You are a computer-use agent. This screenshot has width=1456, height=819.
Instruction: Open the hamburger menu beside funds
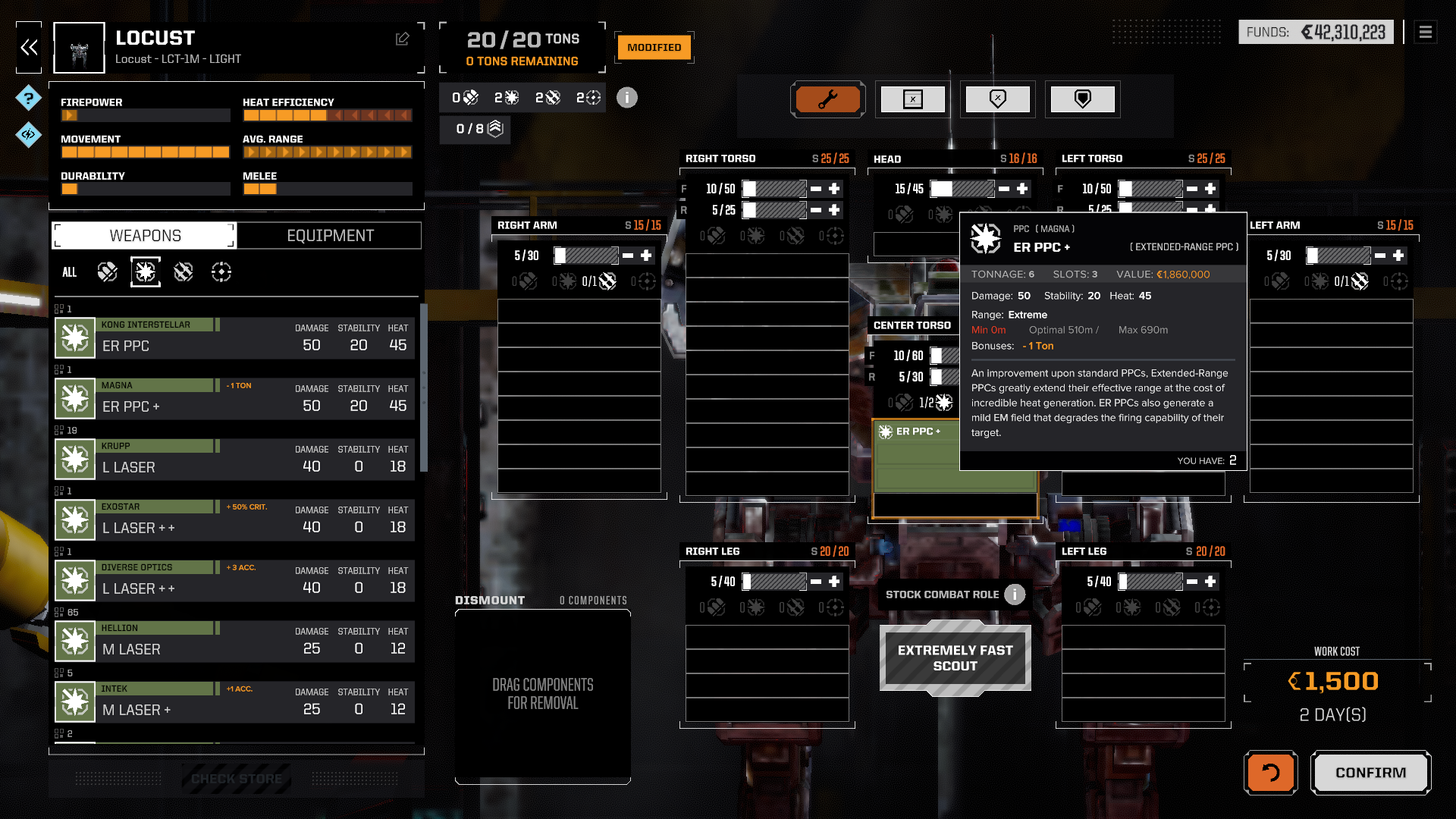[1425, 32]
